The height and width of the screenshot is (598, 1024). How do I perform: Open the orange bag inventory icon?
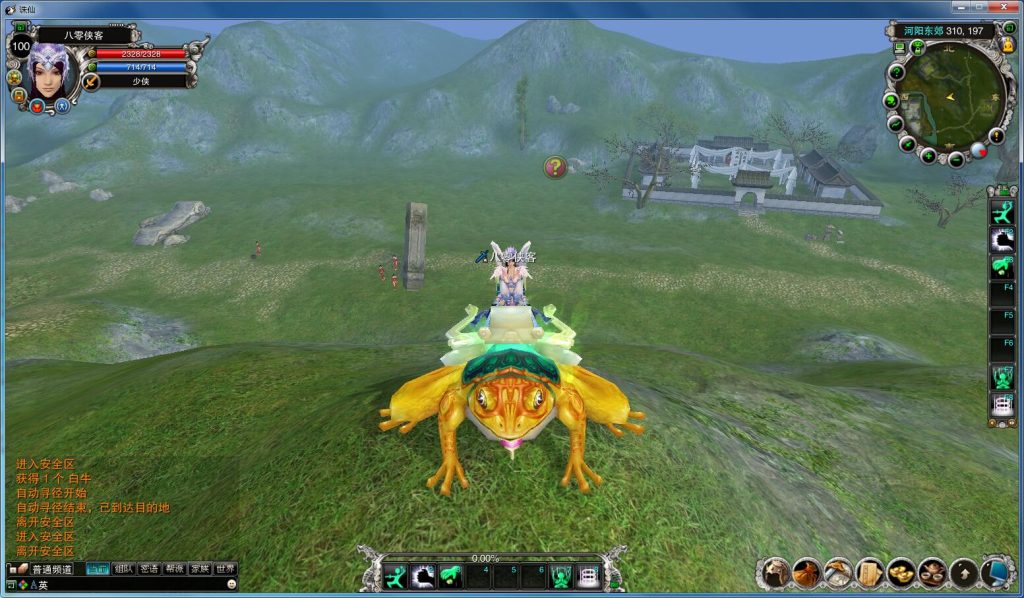(x=807, y=573)
